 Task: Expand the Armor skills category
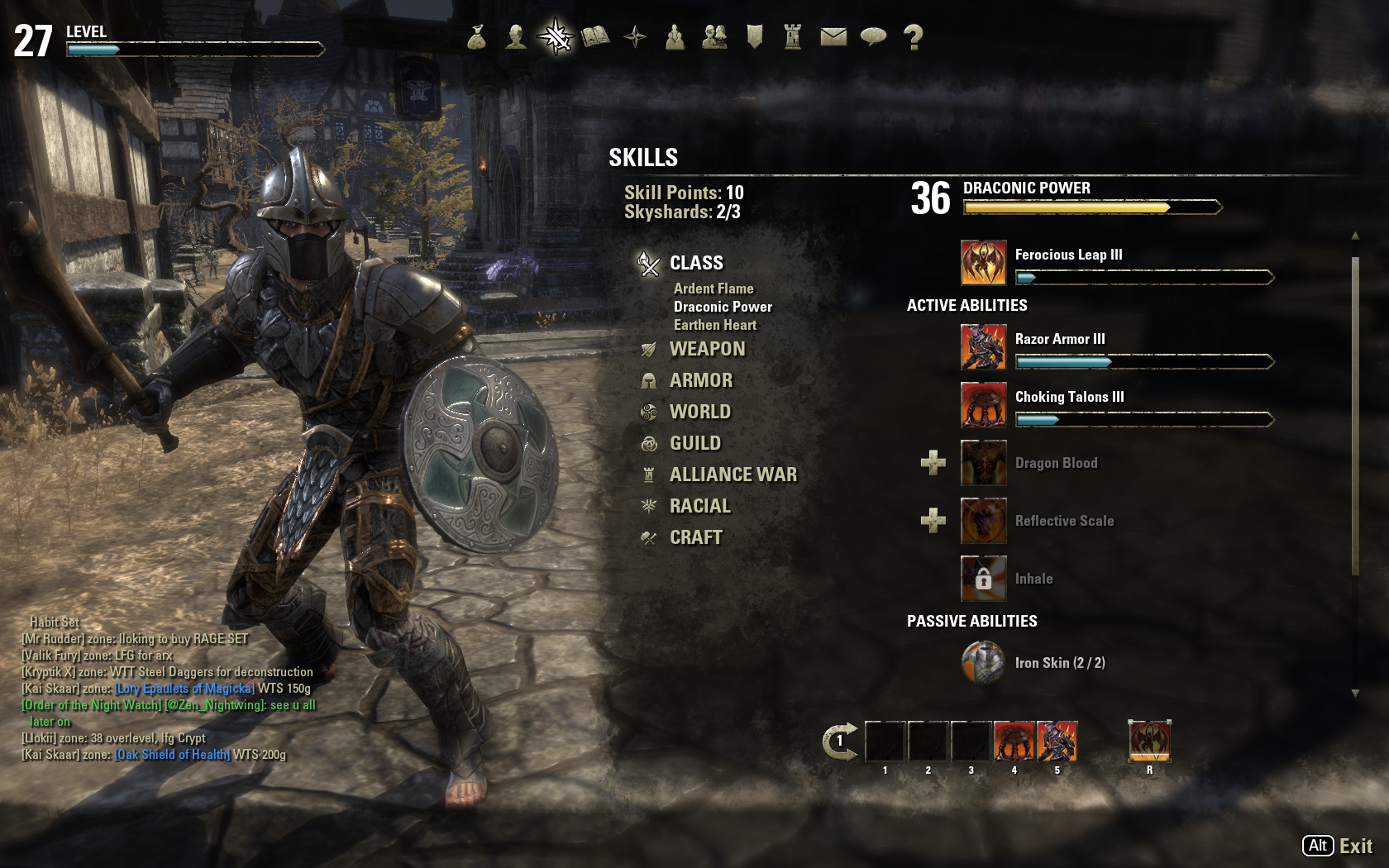click(701, 380)
